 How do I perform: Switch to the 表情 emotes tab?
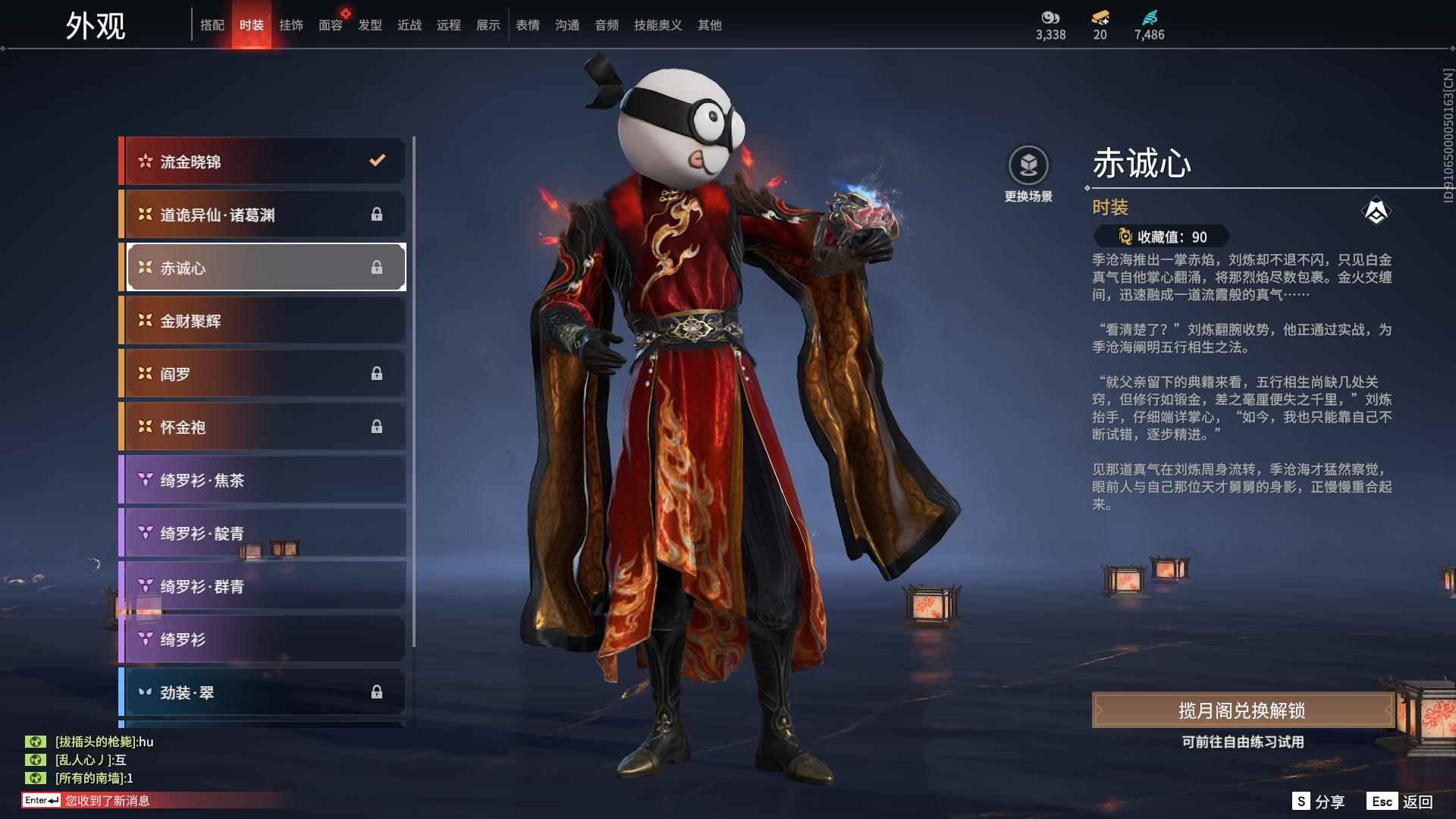(526, 24)
